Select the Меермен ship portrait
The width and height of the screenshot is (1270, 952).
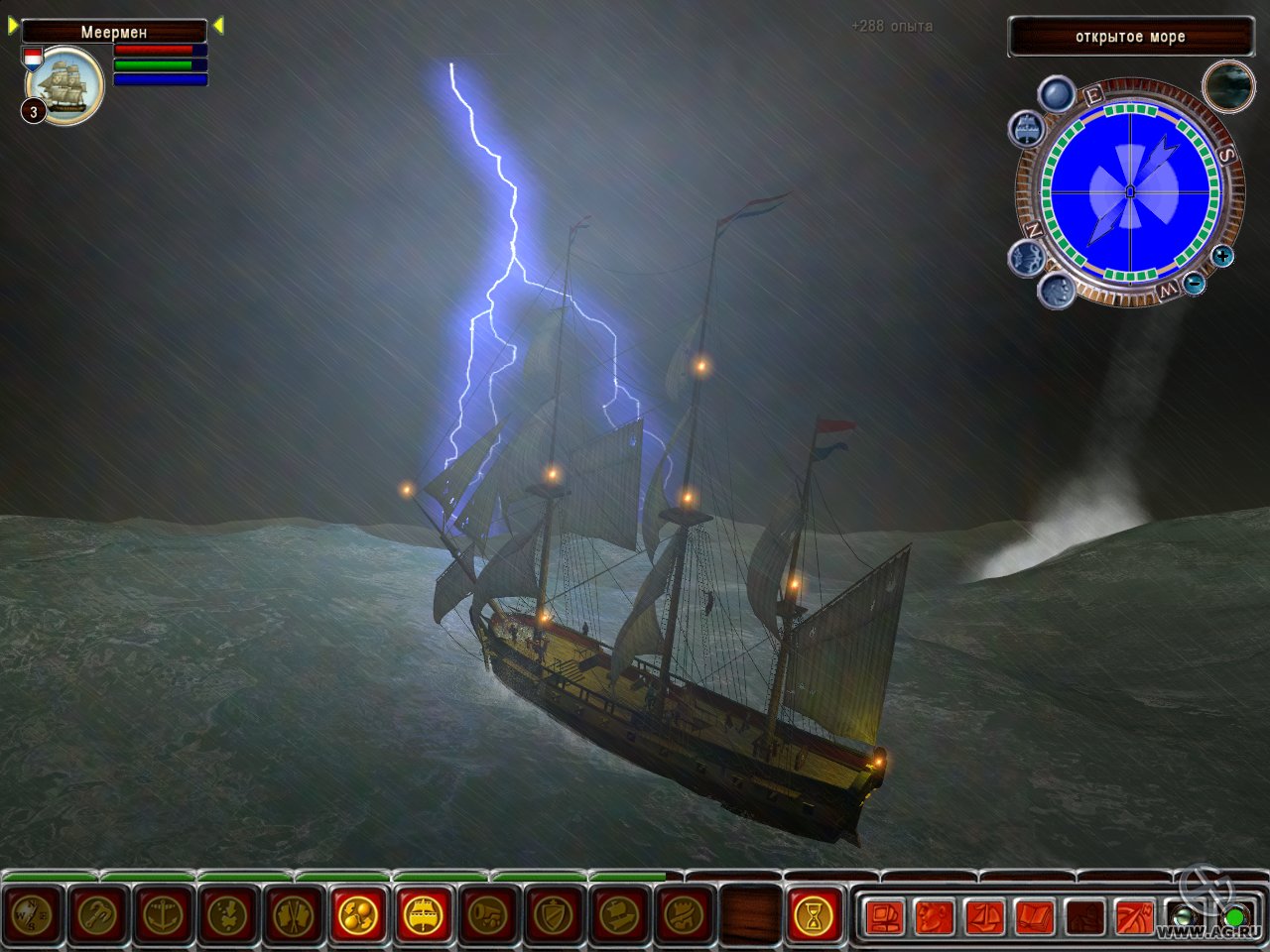(66, 87)
